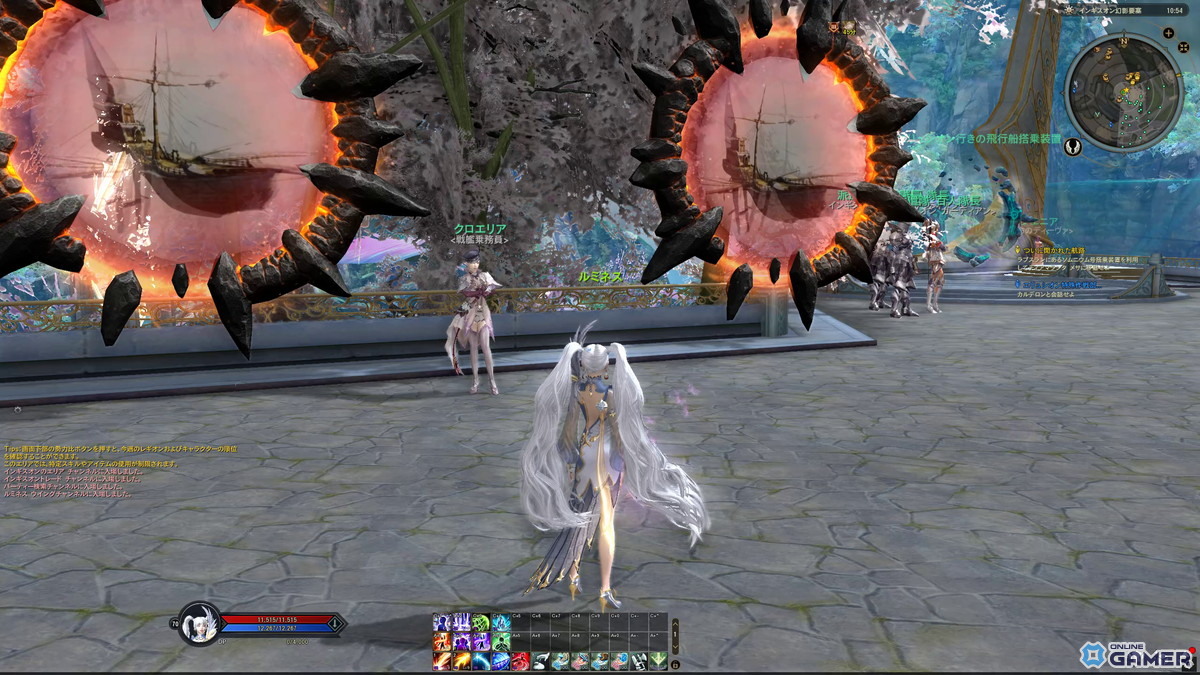Viewport: 1200px width, 675px height.
Task: Switch to the next hotbar page arrow
Action: coord(675,647)
